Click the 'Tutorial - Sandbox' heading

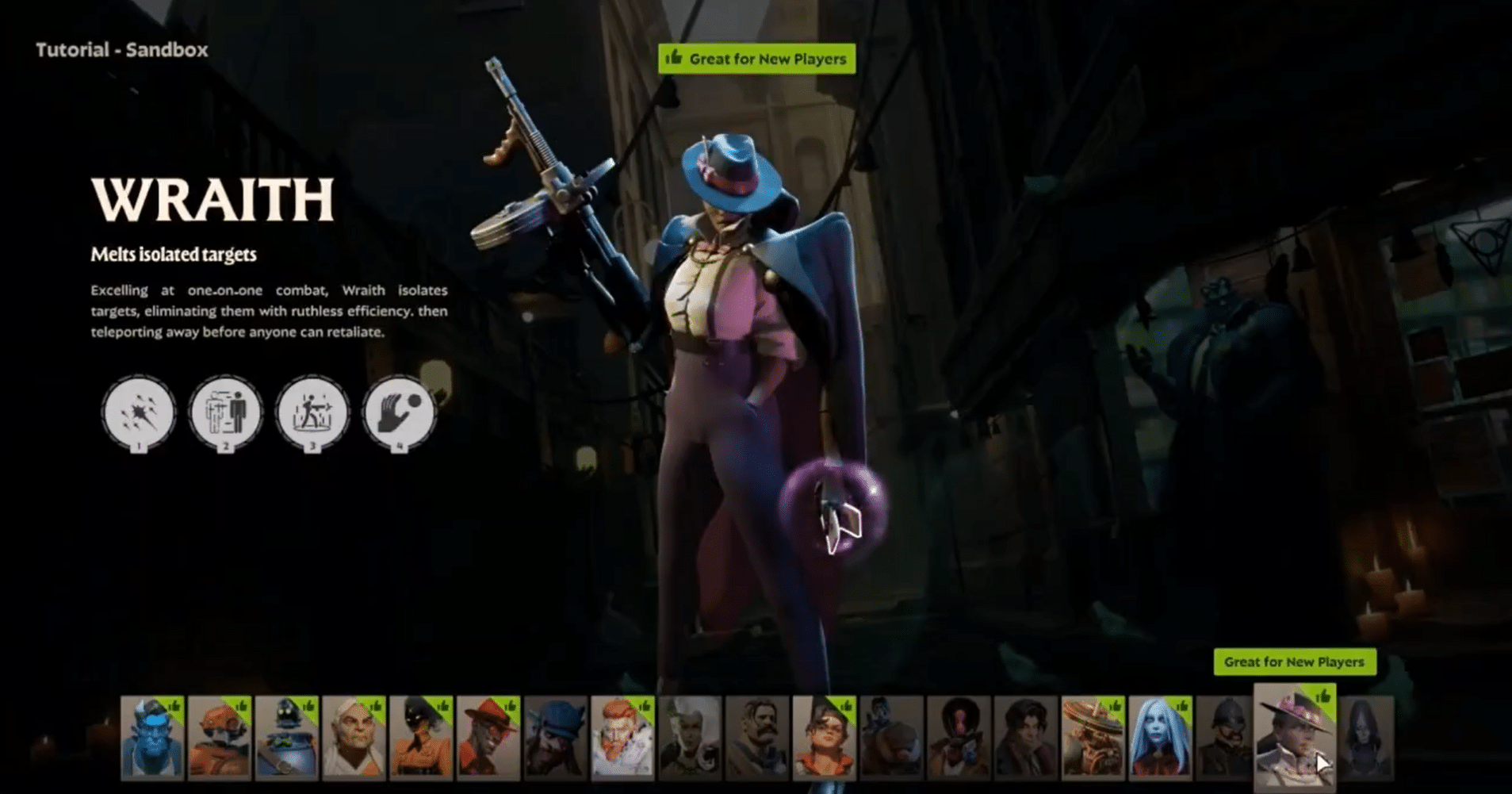tap(121, 50)
